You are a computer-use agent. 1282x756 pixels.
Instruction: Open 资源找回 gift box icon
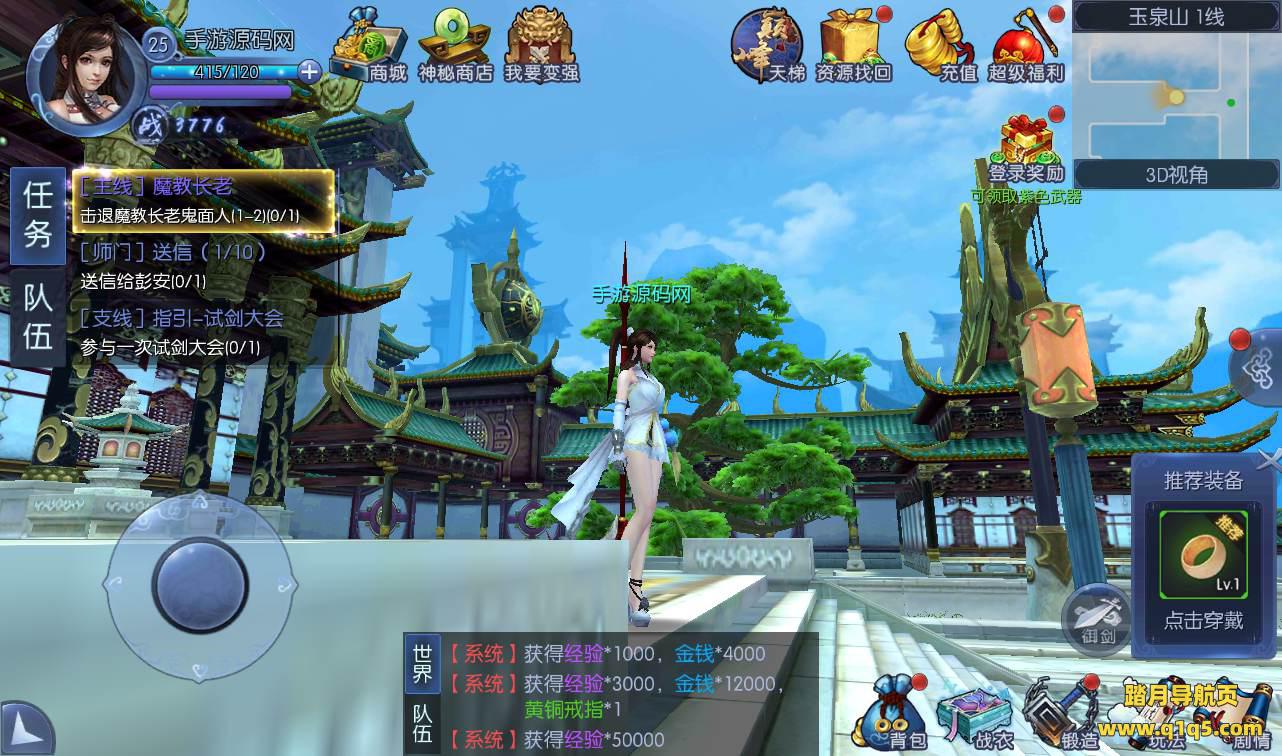tap(852, 46)
